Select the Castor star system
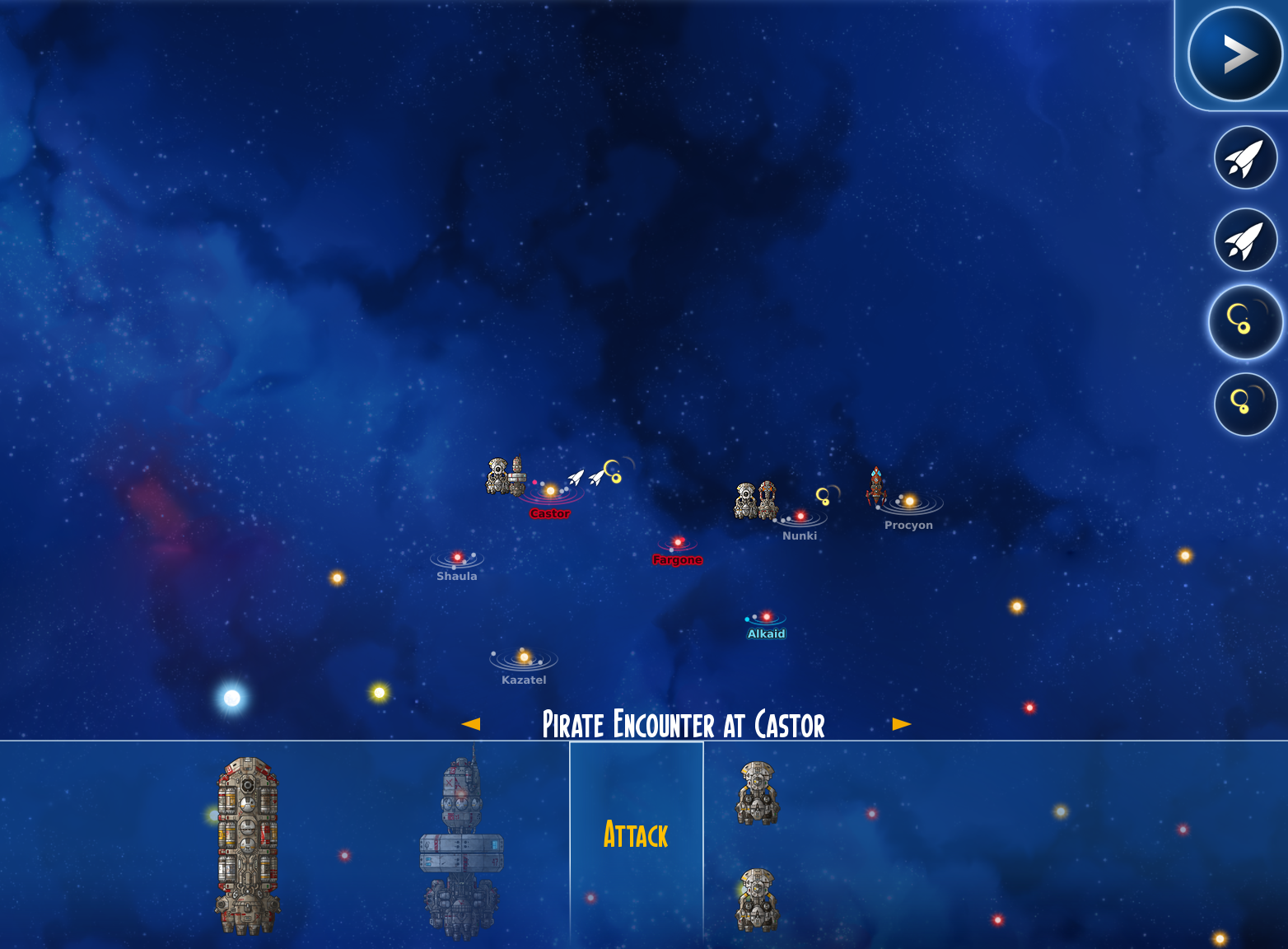 (x=550, y=492)
